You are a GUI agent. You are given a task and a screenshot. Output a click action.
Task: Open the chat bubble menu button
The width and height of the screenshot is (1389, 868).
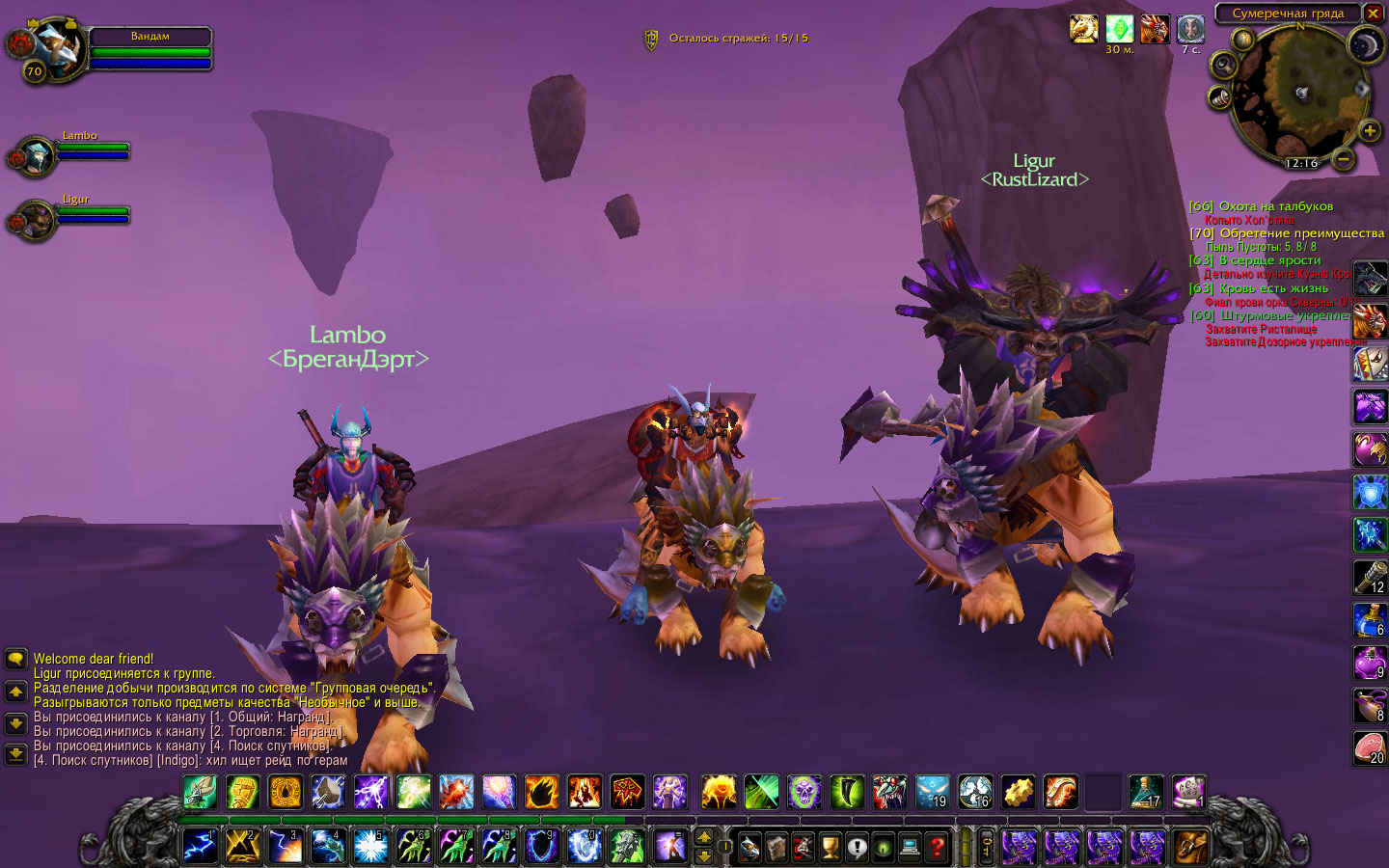[15, 659]
